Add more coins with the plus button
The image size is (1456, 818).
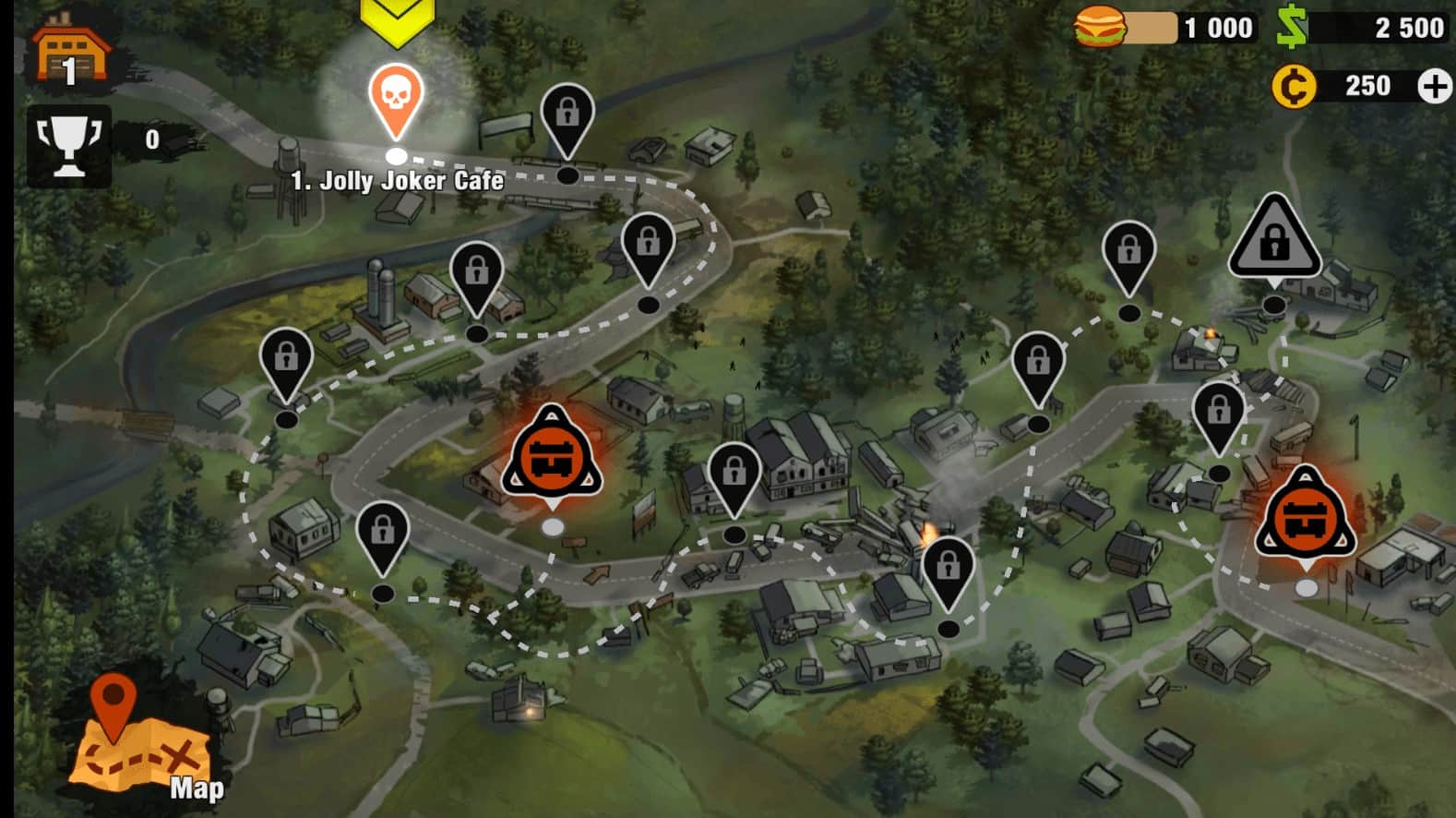coord(1434,87)
